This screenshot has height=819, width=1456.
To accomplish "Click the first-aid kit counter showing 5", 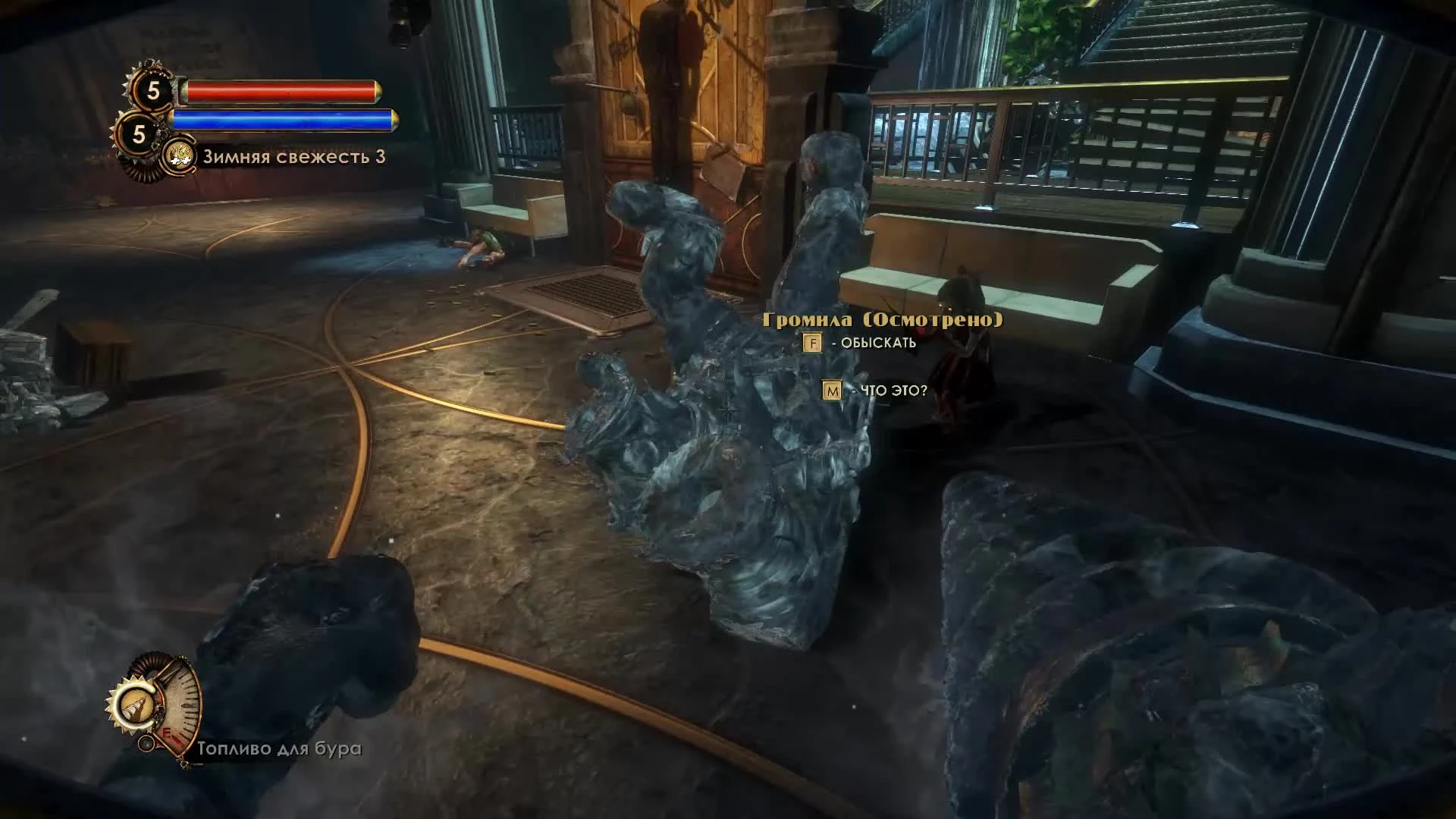I will (153, 89).
